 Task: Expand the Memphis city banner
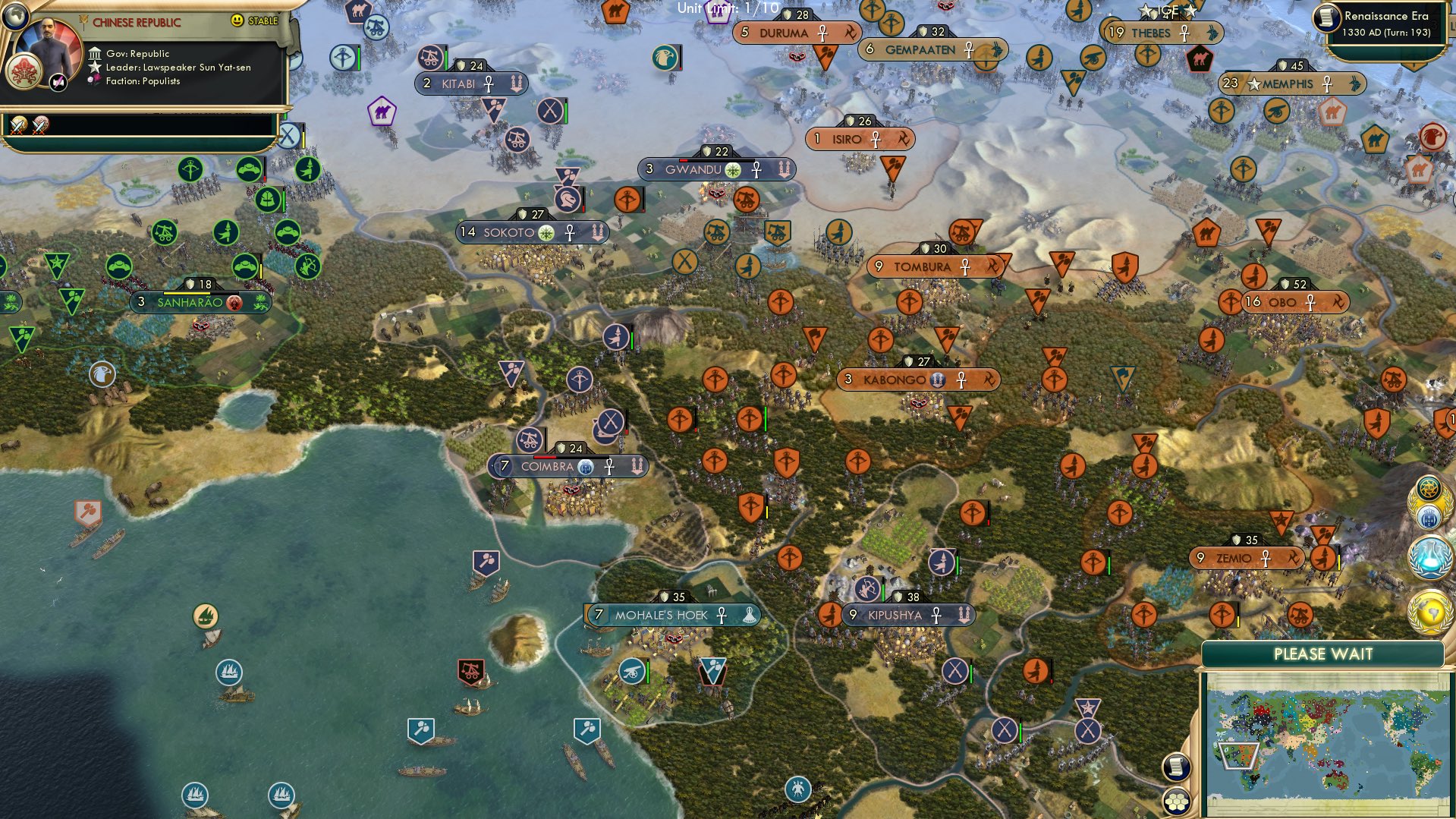[x=1288, y=84]
